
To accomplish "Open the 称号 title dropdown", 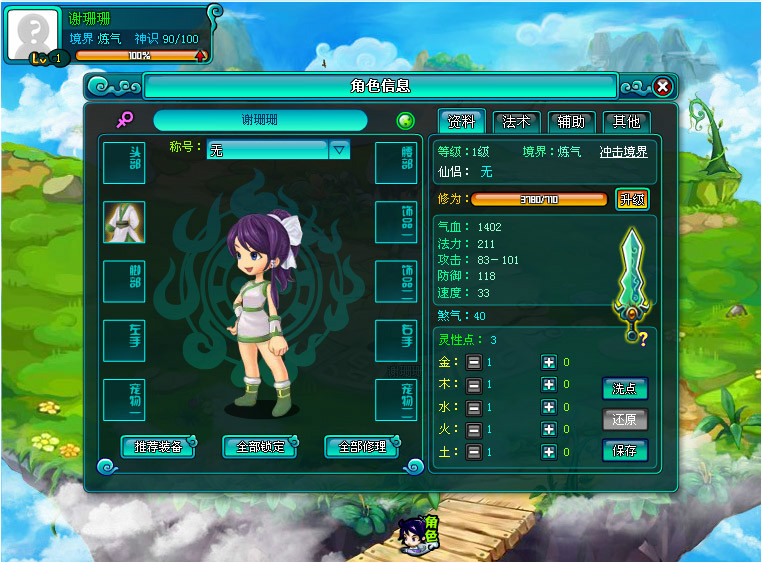I will (x=339, y=150).
